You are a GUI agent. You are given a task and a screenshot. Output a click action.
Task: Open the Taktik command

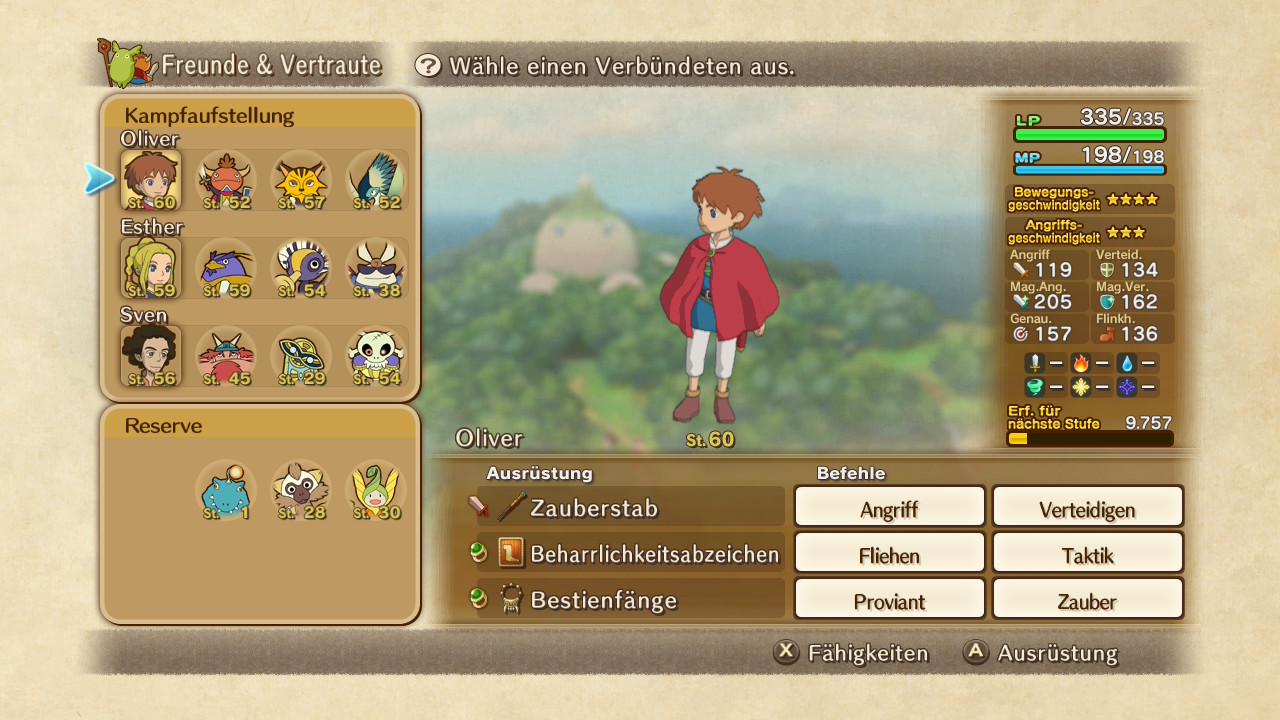[1087, 553]
